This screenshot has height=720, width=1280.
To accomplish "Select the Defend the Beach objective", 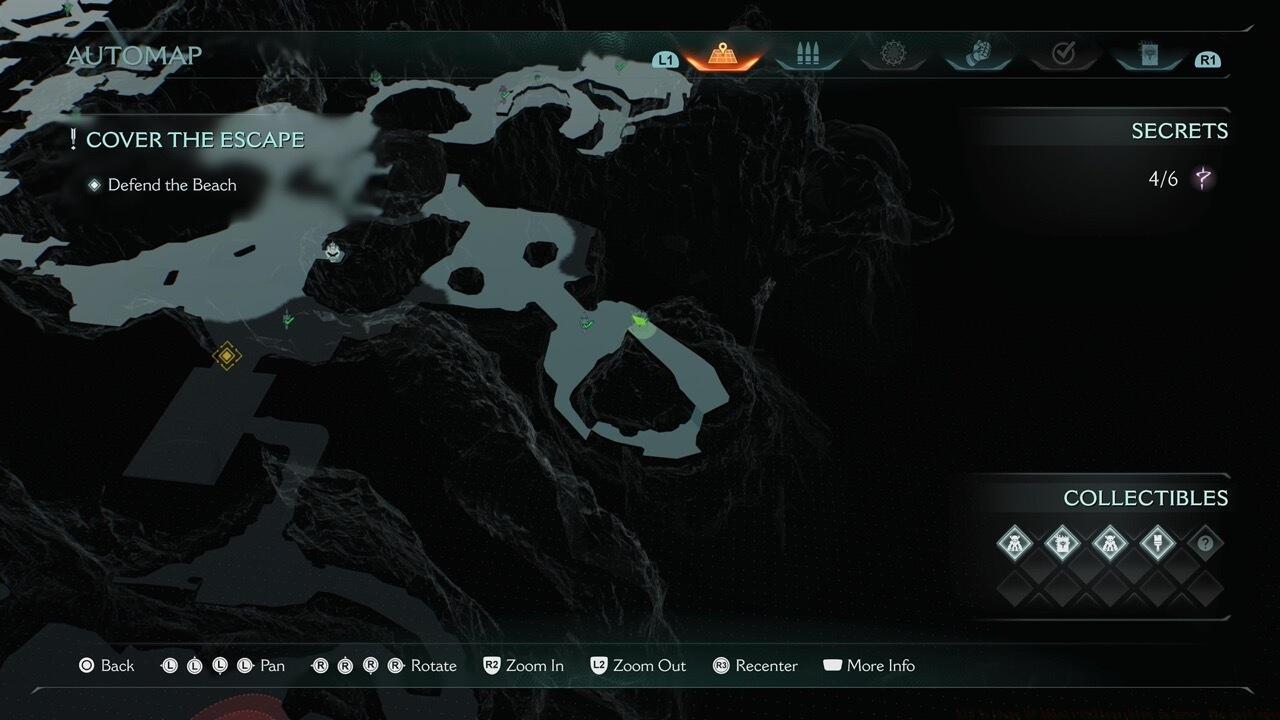I will [x=171, y=185].
